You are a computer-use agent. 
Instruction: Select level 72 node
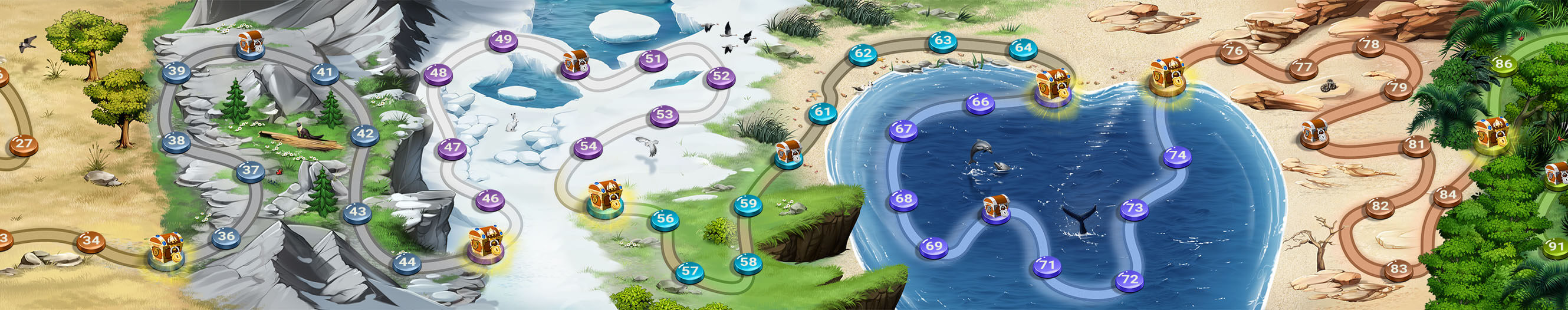click(x=1130, y=279)
